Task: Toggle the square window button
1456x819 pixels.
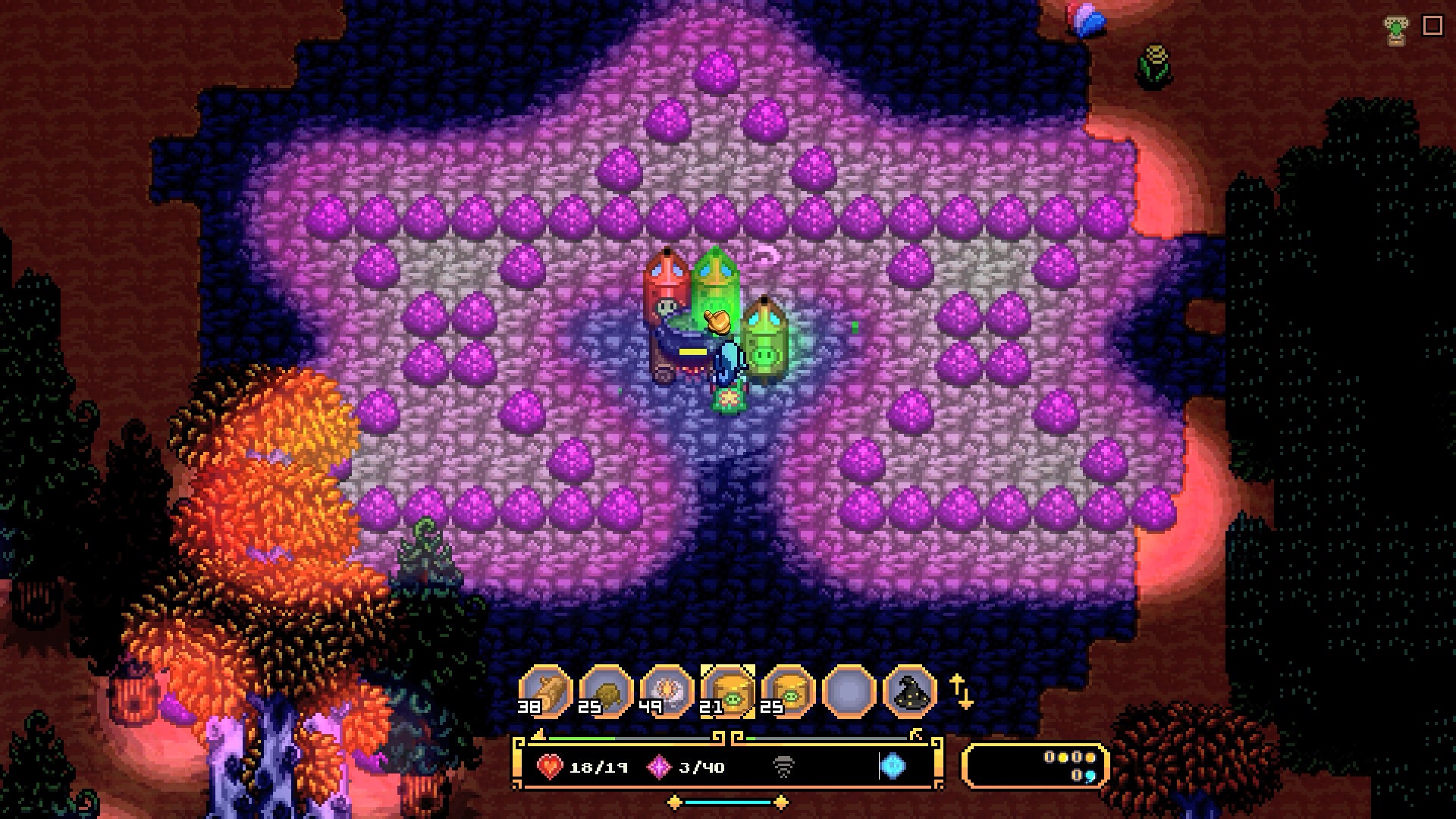Action: pos(1432,26)
